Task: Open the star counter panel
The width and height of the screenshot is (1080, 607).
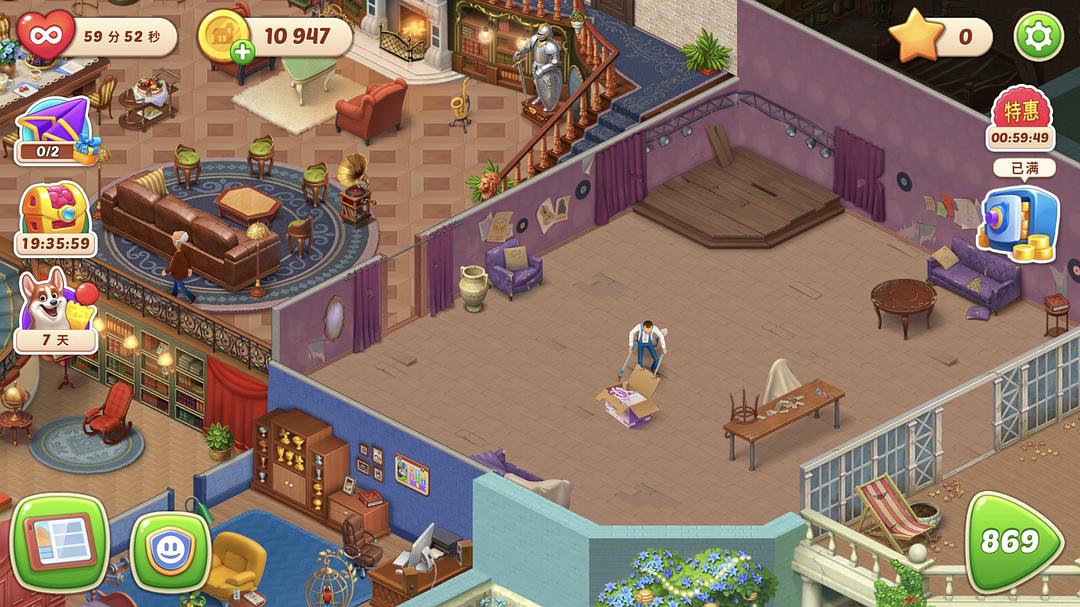Action: 938,38
